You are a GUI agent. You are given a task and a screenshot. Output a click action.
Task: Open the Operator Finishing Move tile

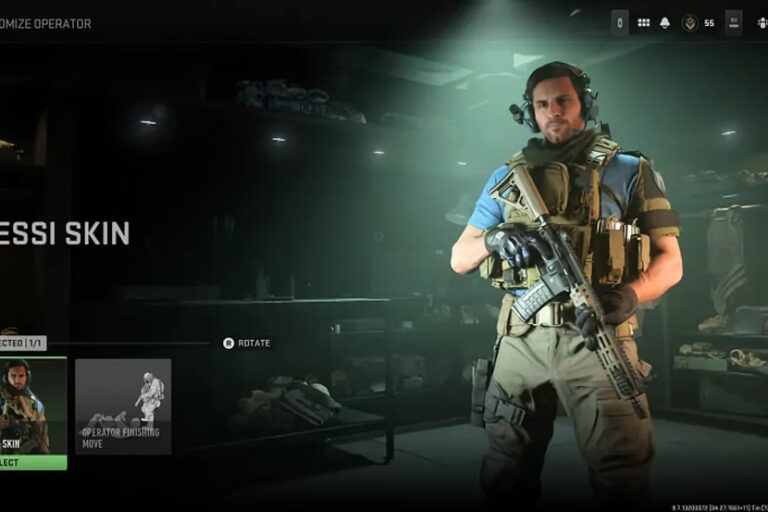pyautogui.click(x=123, y=406)
